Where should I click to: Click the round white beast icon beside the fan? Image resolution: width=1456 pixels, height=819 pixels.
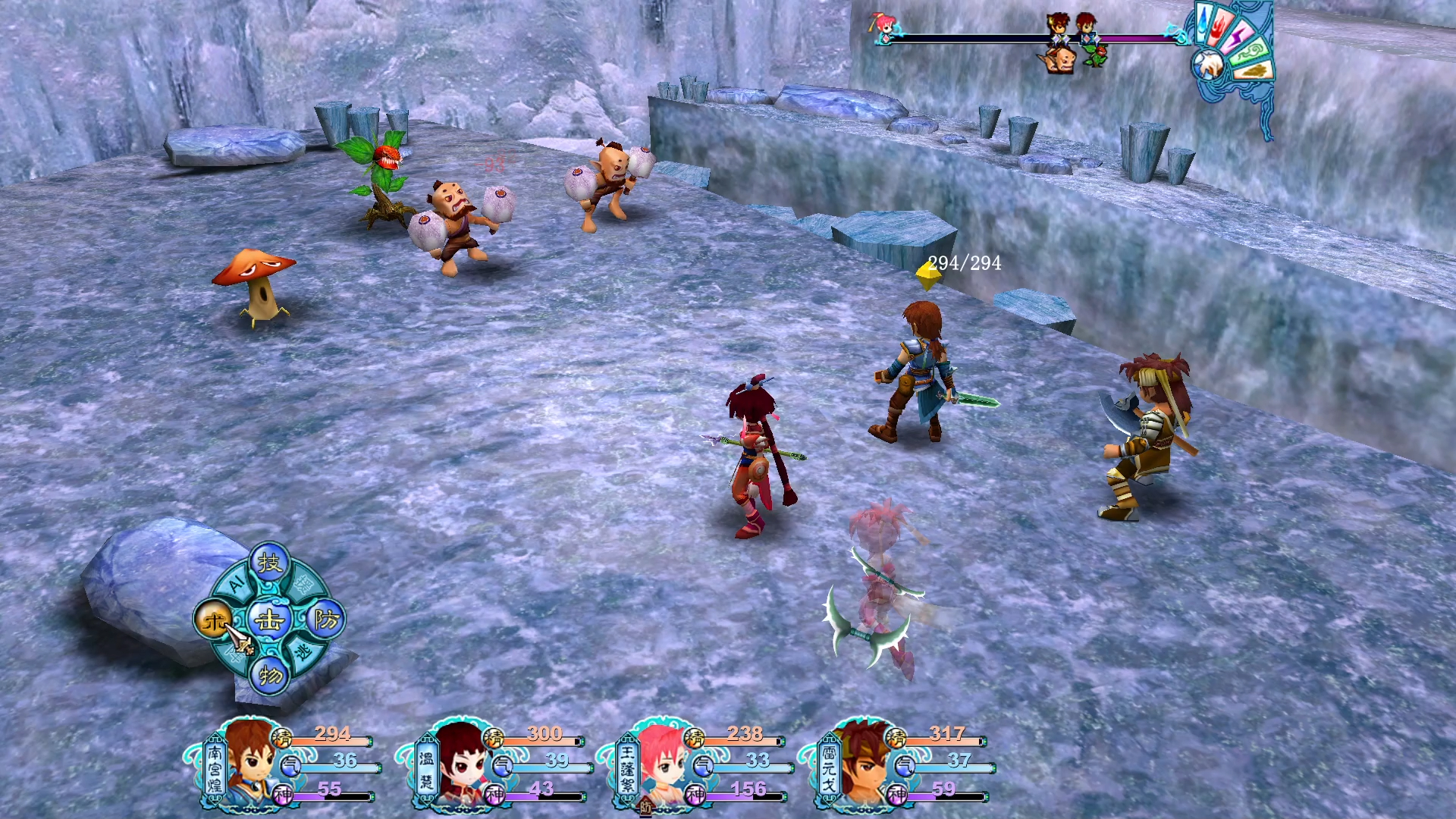coord(1209,66)
